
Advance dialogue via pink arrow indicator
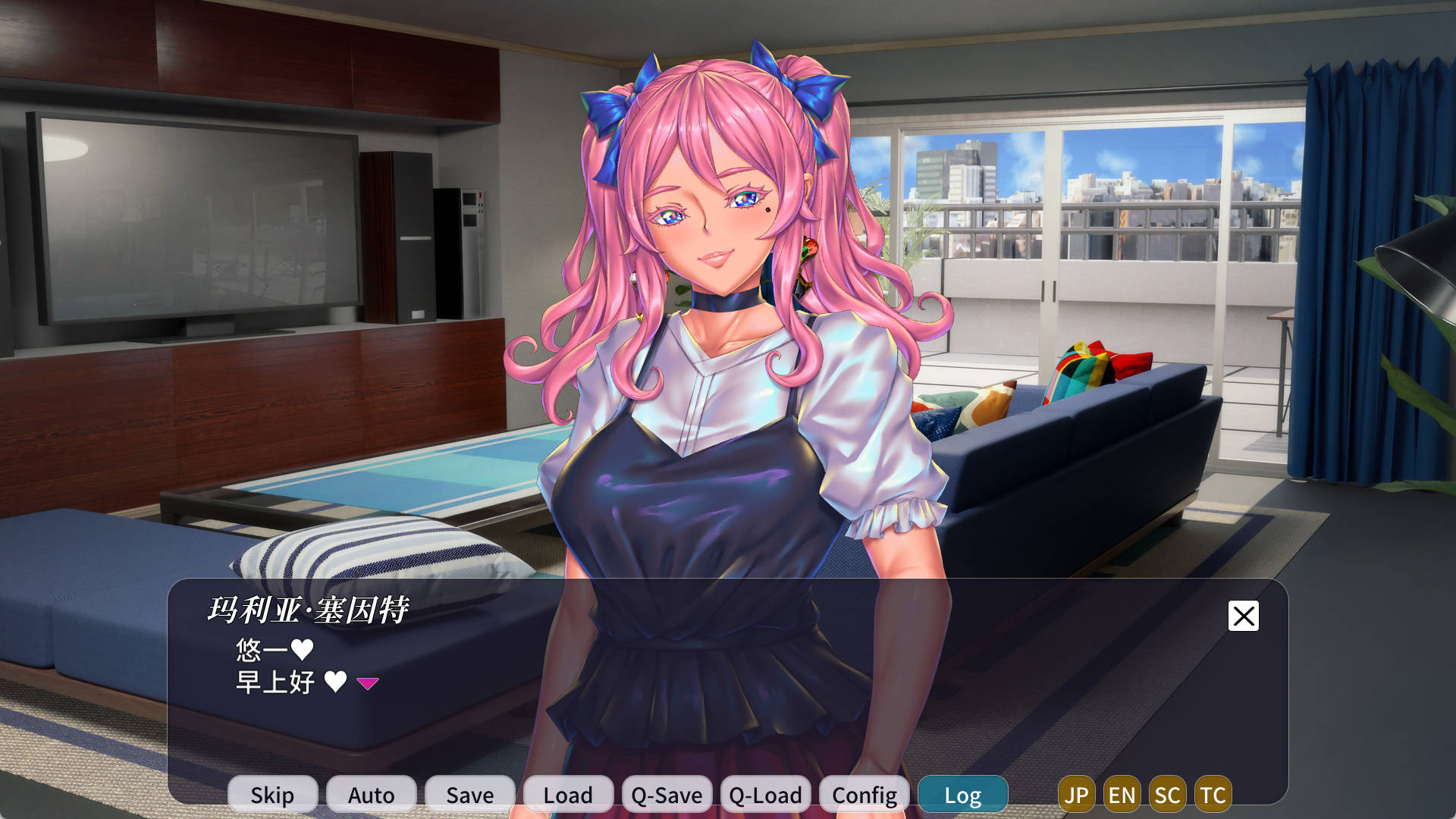coord(368,683)
